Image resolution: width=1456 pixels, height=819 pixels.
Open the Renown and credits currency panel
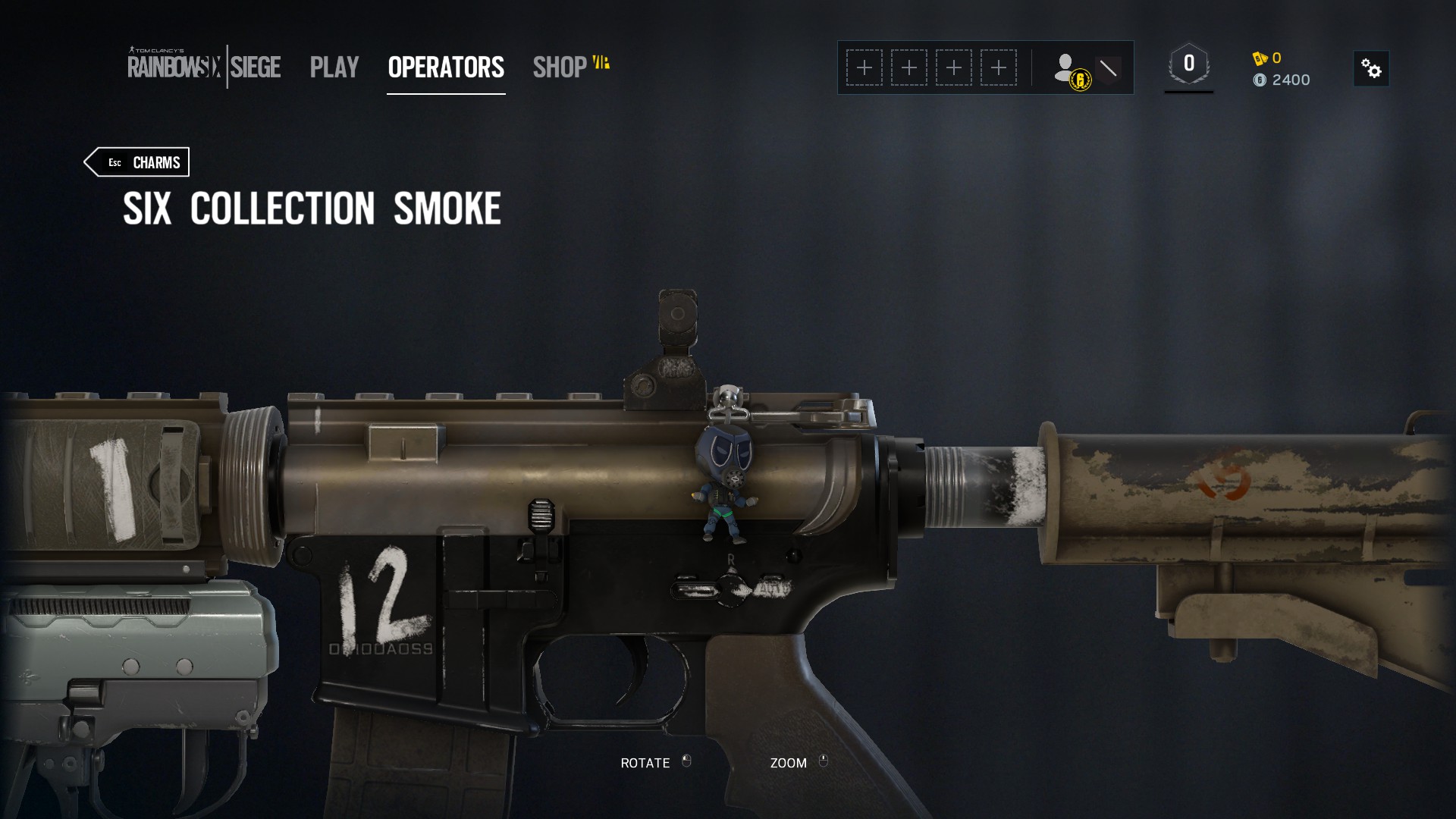pyautogui.click(x=1282, y=69)
